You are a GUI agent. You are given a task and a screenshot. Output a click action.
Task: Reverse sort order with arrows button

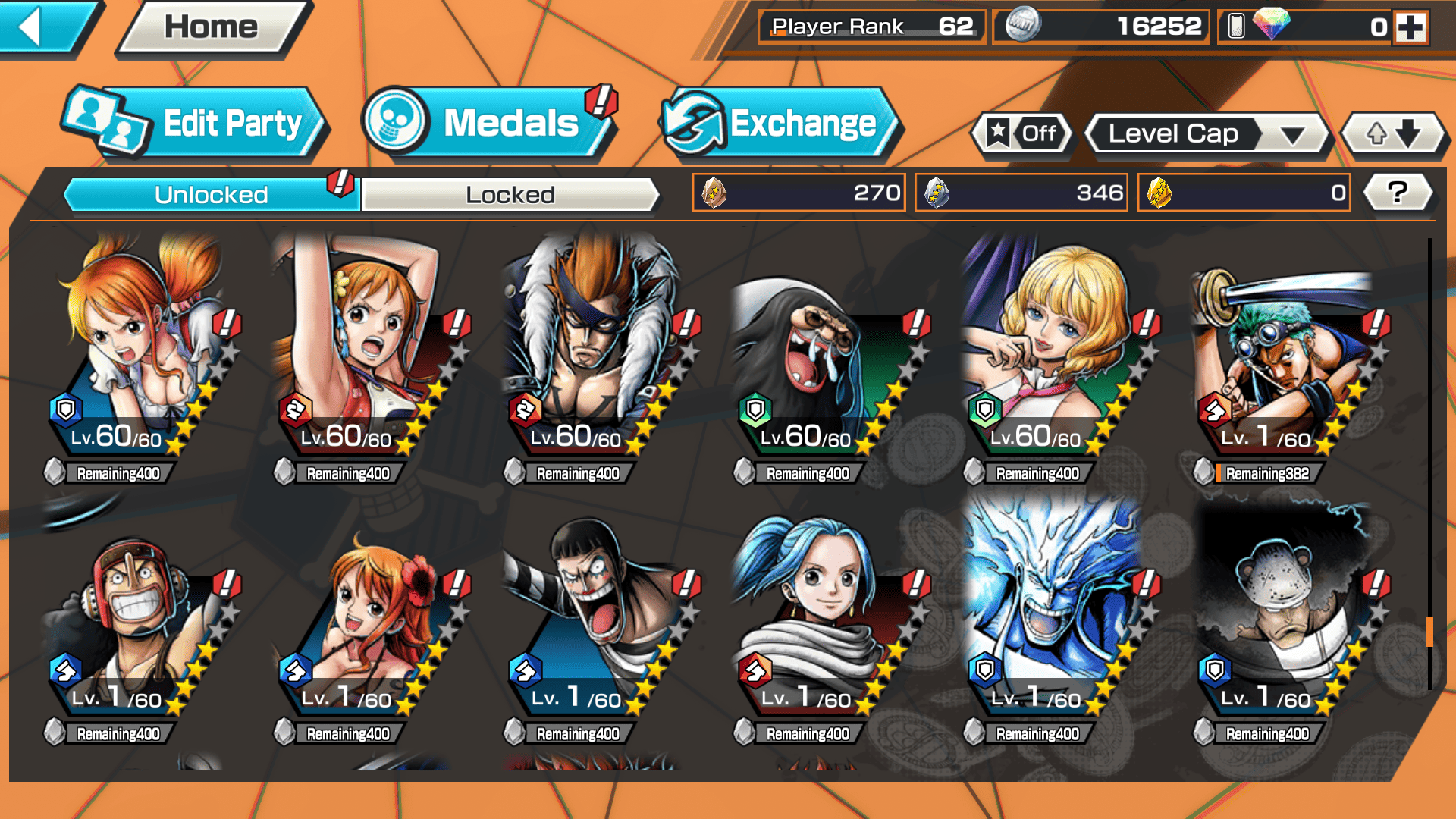tap(1392, 134)
